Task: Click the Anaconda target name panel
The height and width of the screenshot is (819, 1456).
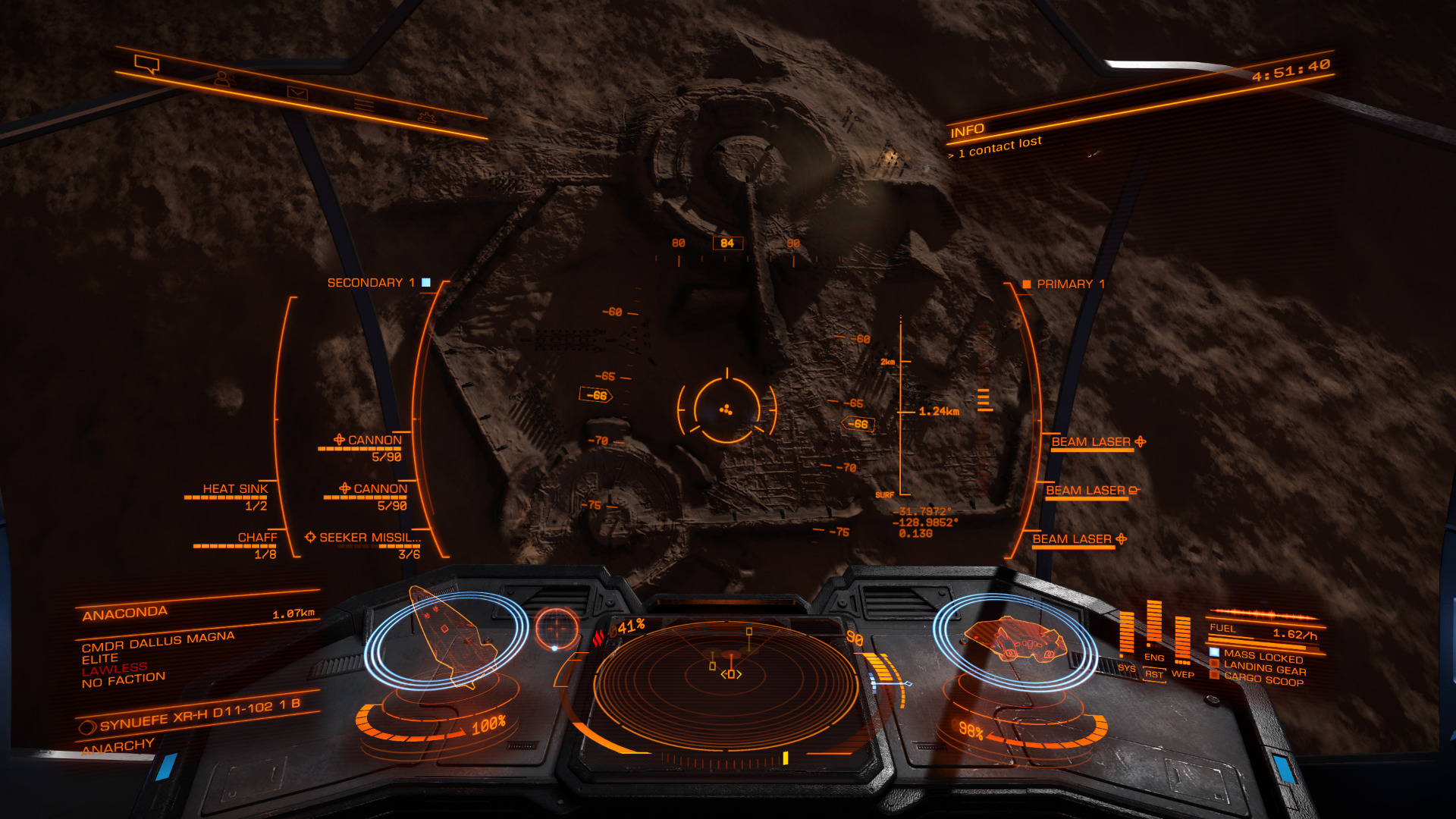Action: [125, 613]
